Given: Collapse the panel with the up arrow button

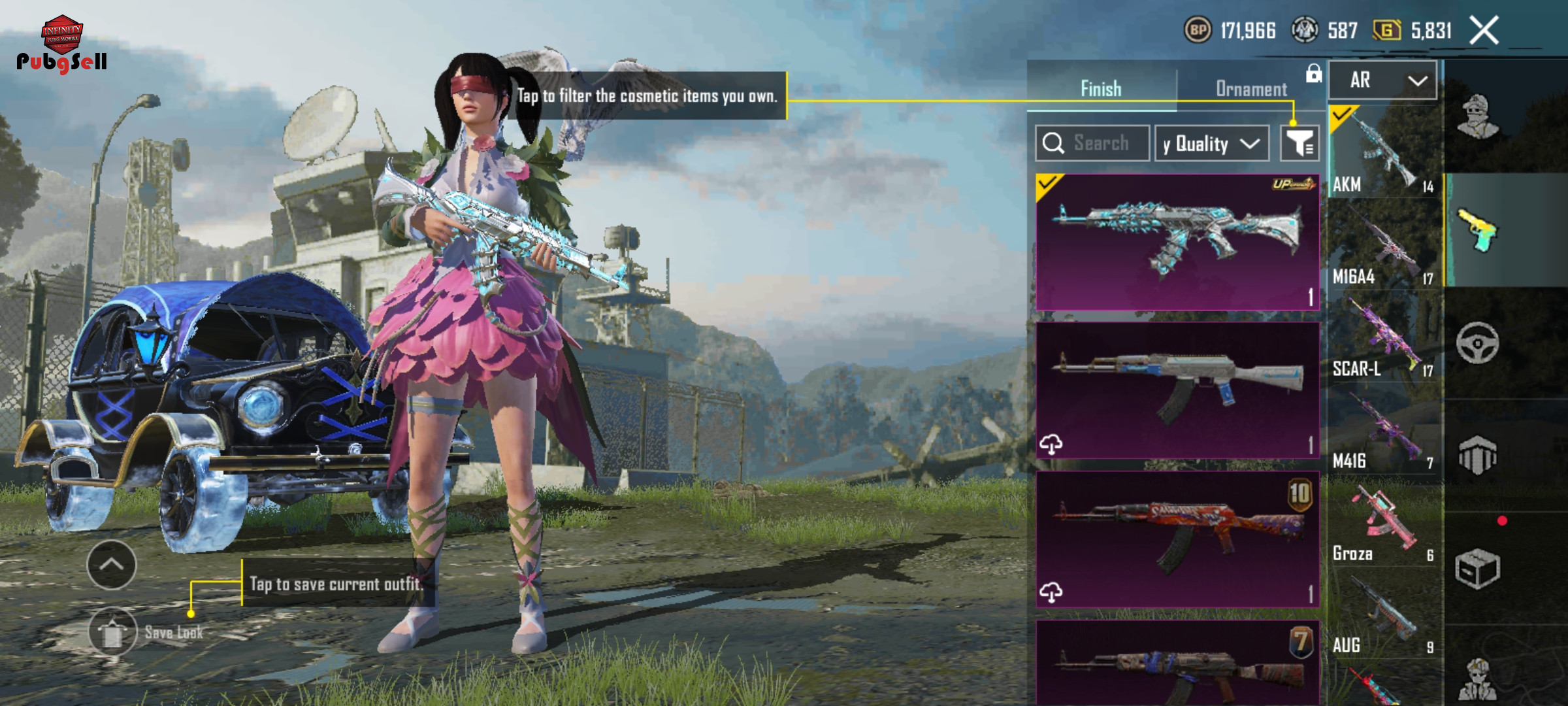Looking at the screenshot, I should point(112,565).
